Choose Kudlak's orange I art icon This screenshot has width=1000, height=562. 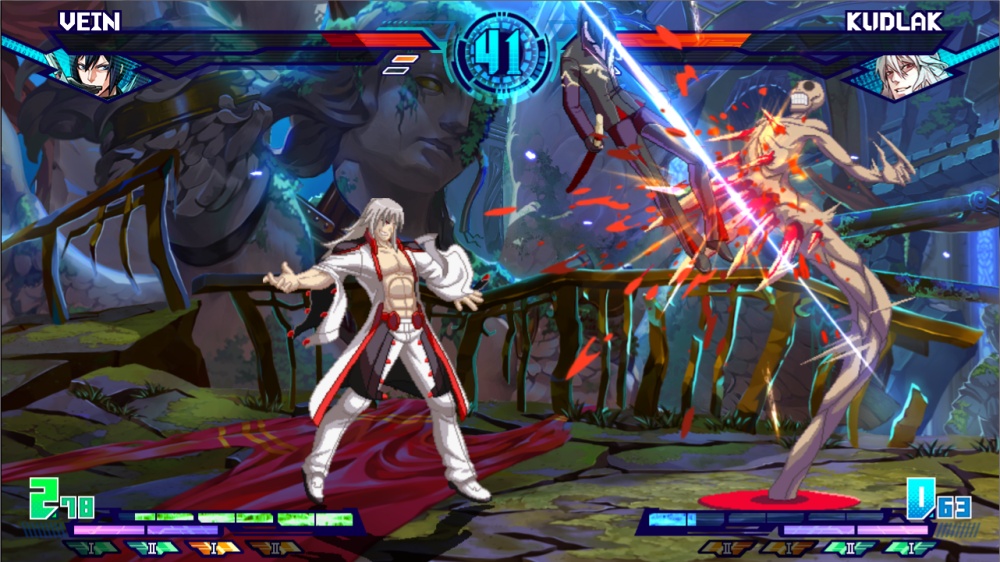(786, 548)
